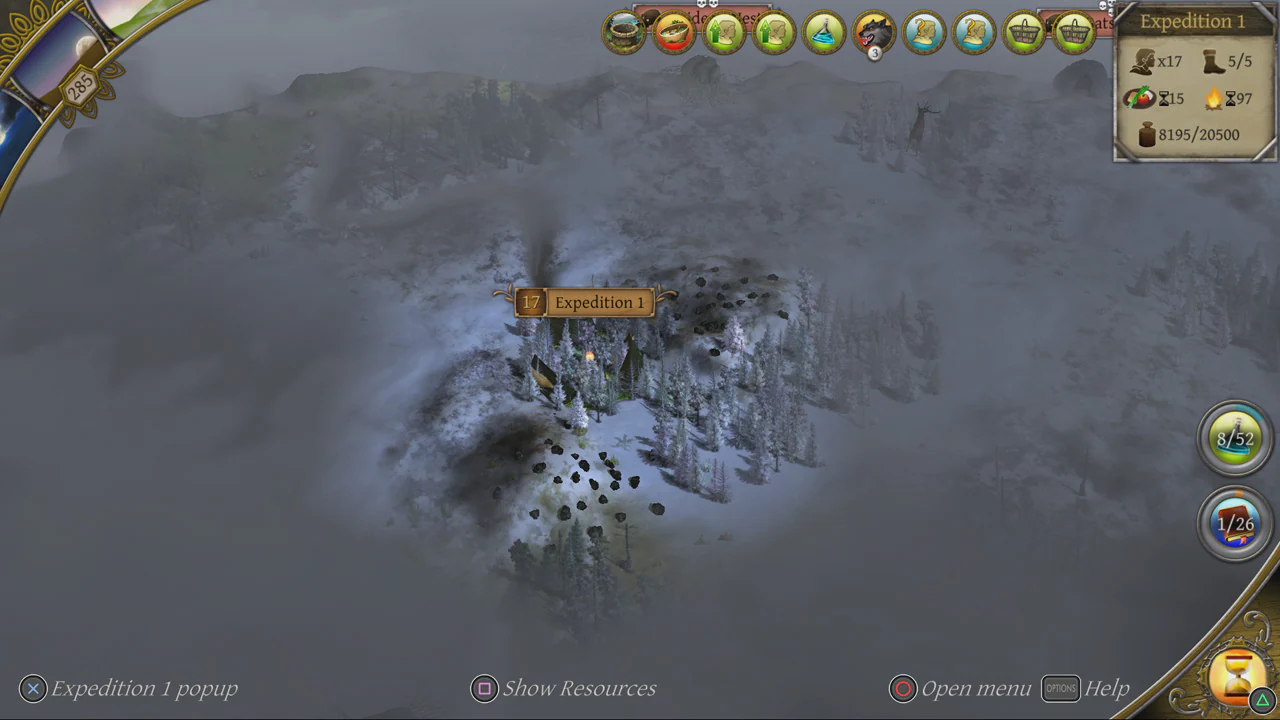Select the second question-mark villager icon
This screenshot has height=720, width=1280.
click(x=973, y=32)
